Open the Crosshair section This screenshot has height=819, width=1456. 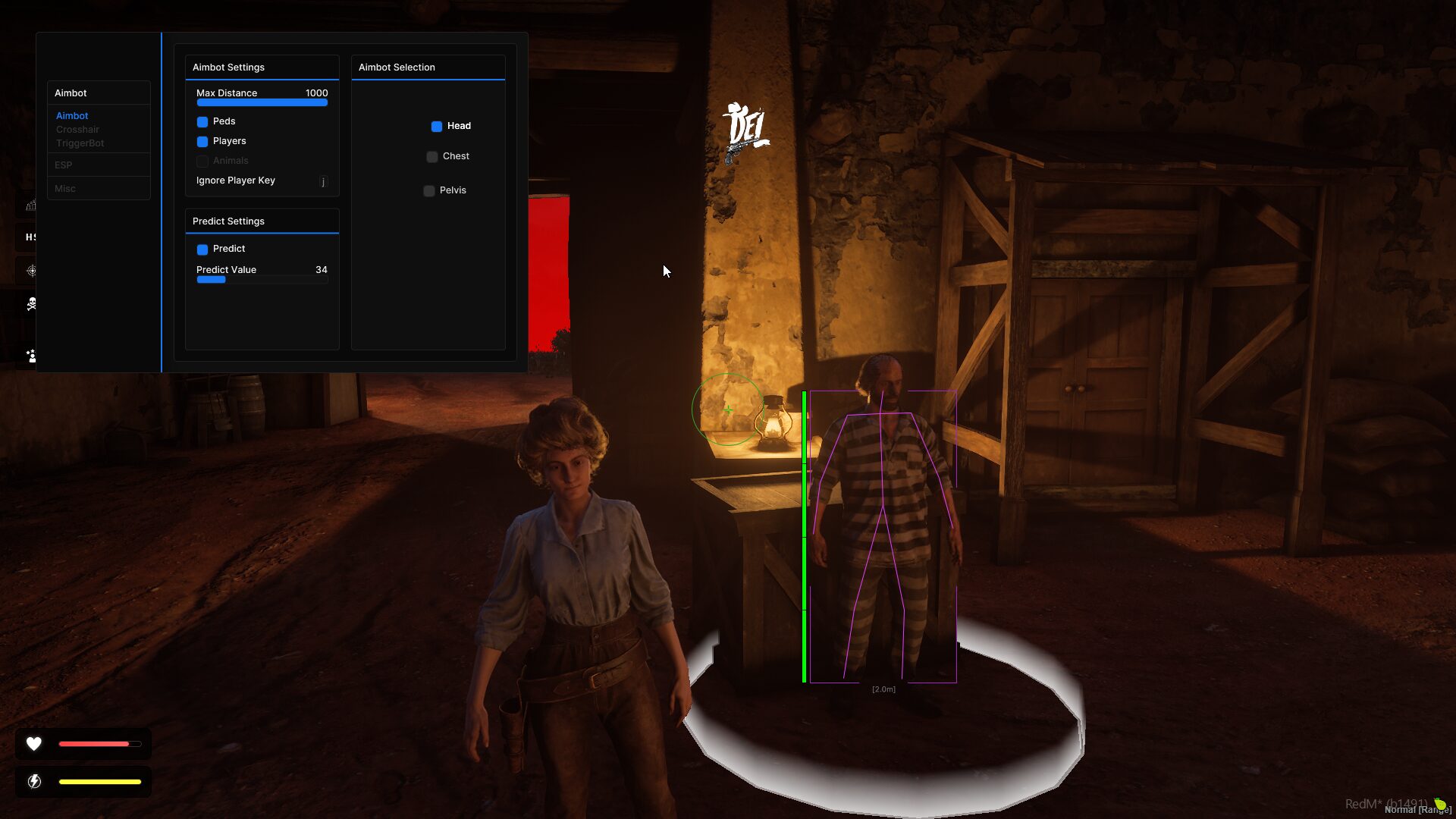77,130
